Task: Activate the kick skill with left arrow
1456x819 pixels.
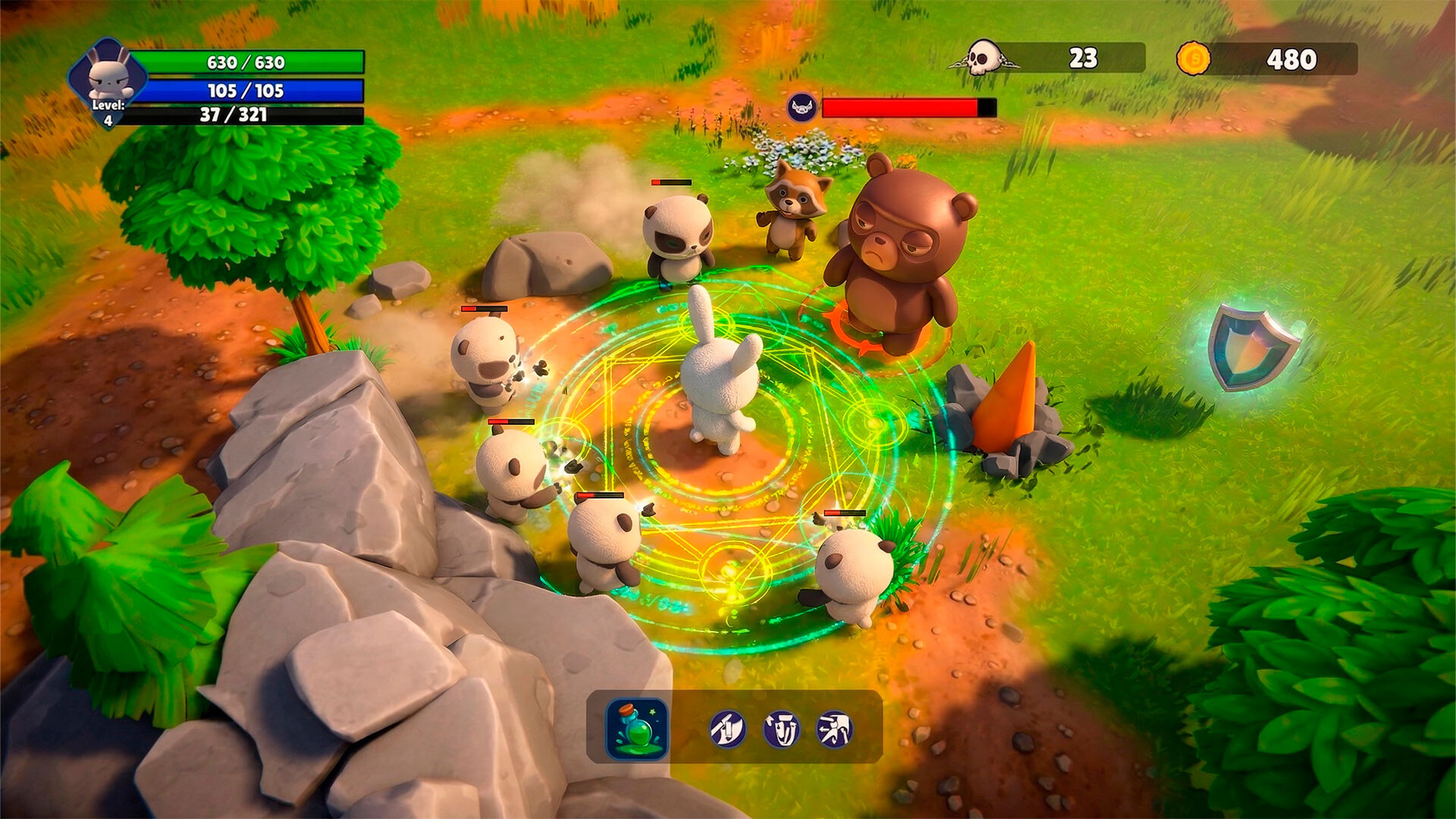Action: point(834,730)
